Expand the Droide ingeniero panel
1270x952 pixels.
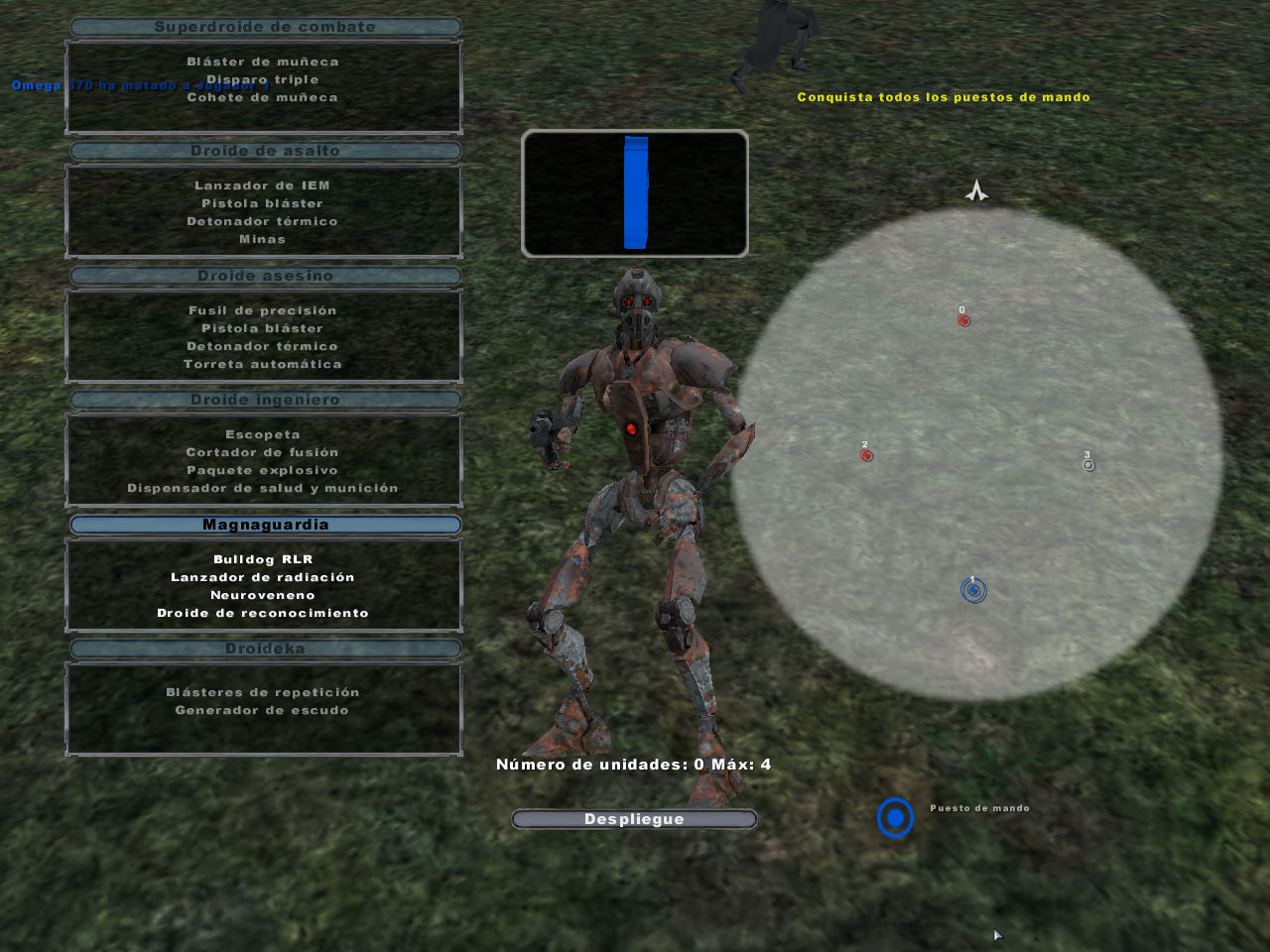pyautogui.click(x=263, y=400)
